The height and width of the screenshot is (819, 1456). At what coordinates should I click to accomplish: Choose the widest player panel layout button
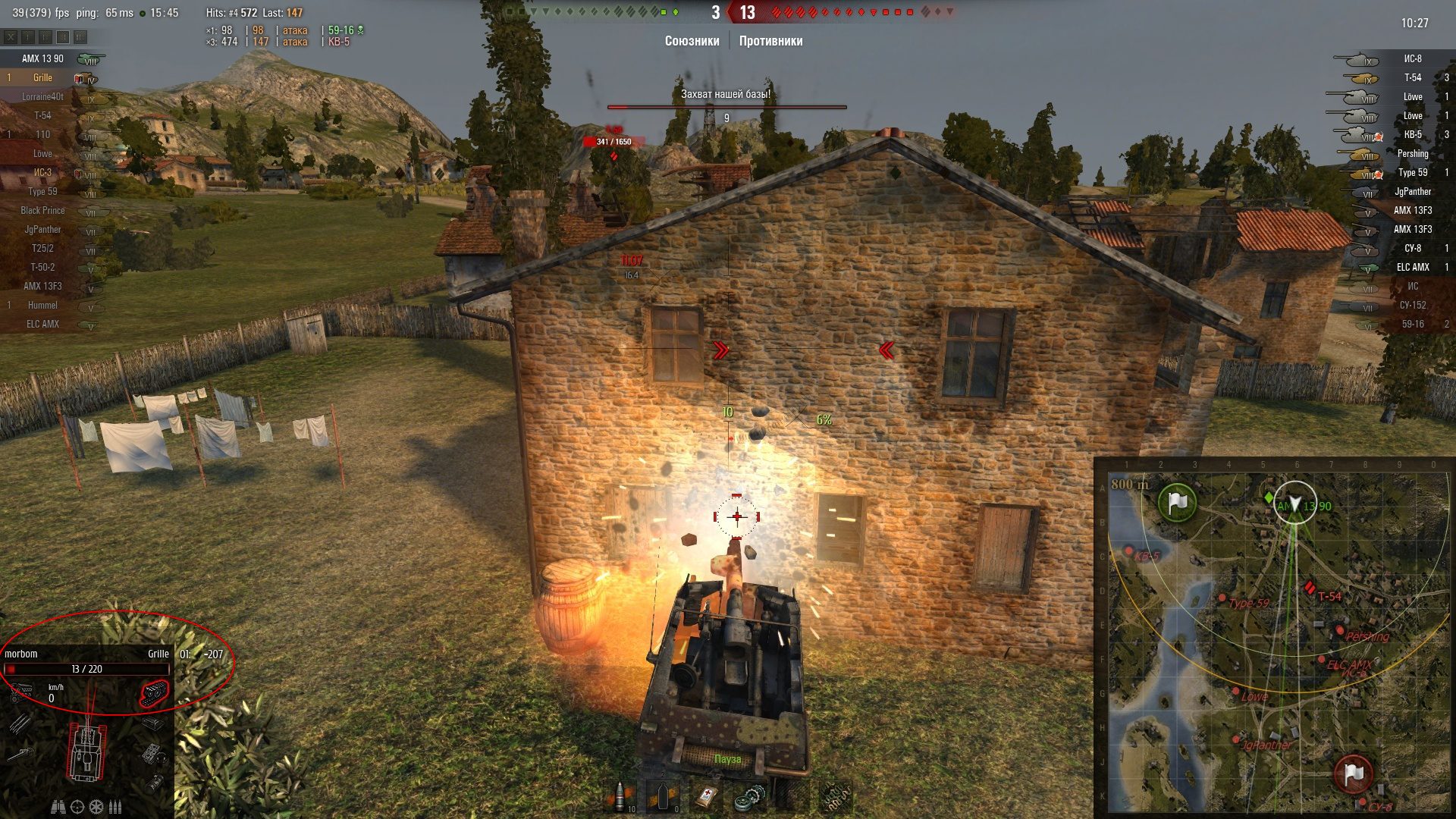[81, 36]
